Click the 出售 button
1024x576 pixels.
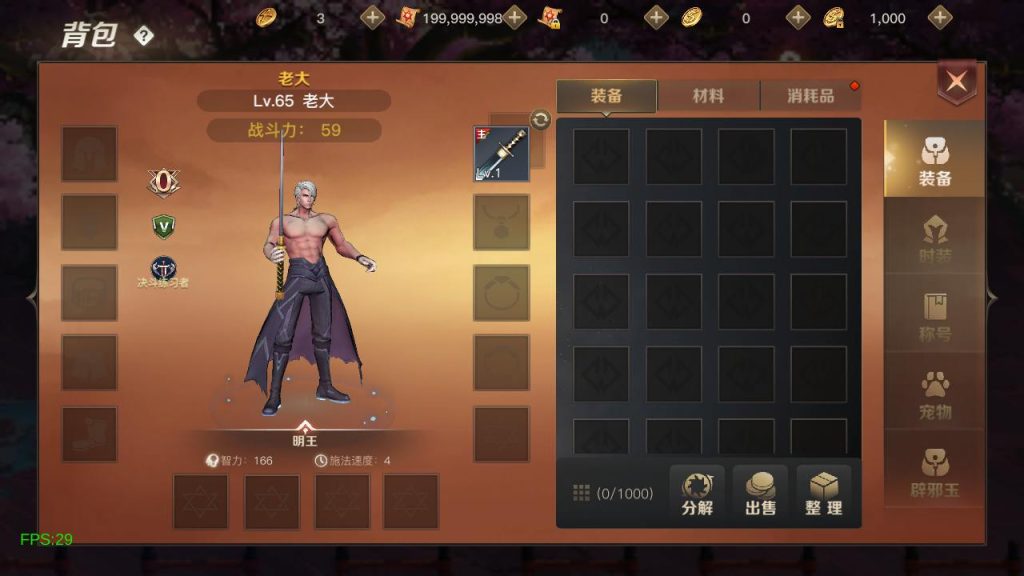click(x=760, y=493)
